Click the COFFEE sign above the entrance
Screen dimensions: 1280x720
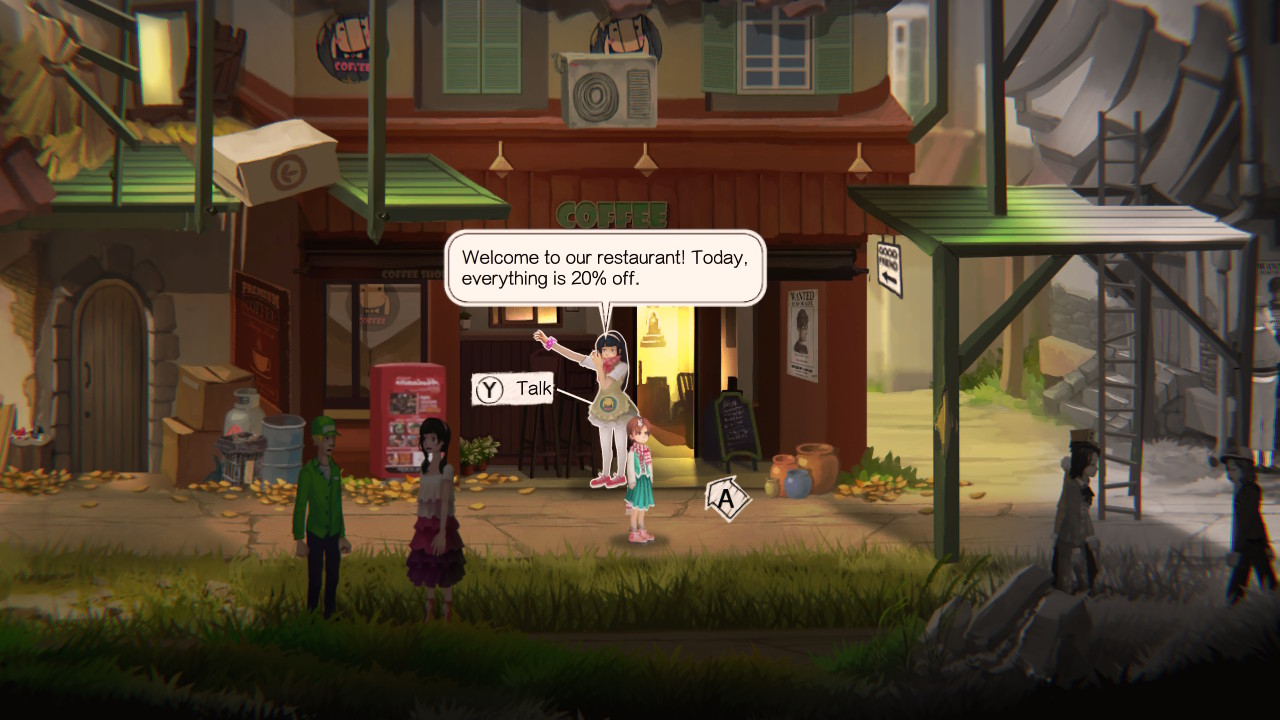[x=613, y=212]
